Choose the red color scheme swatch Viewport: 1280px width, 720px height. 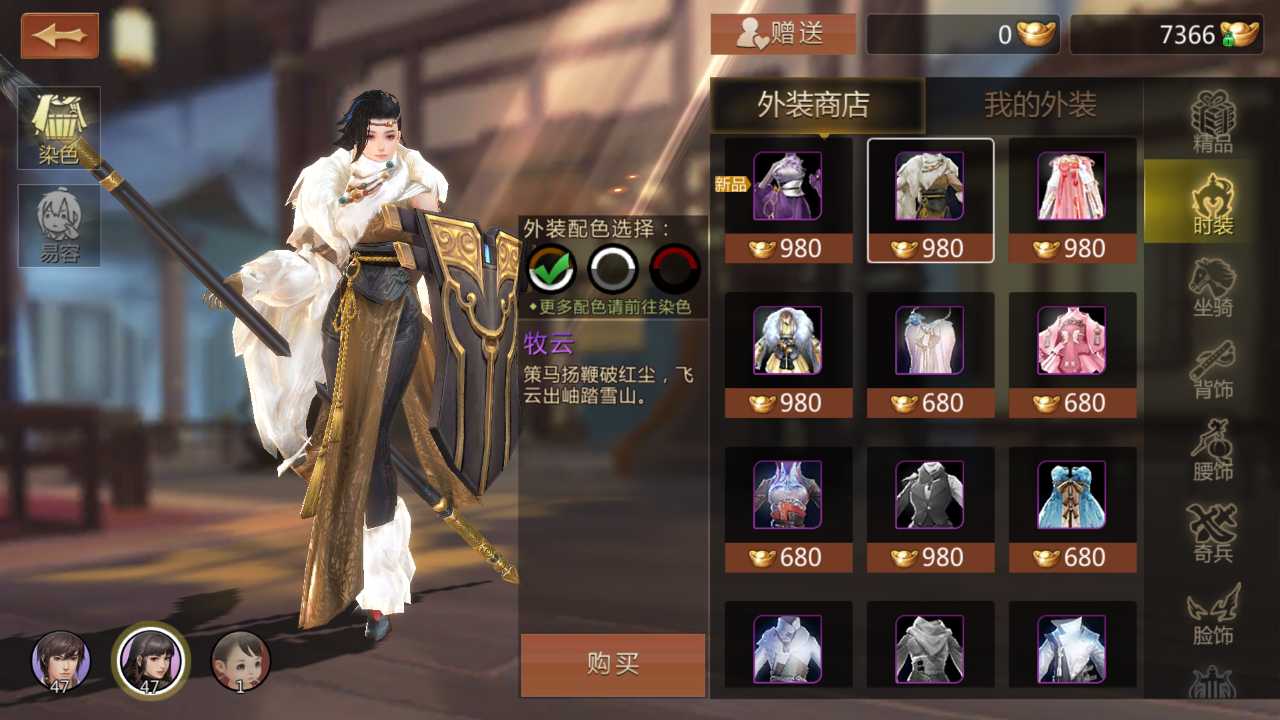675,268
